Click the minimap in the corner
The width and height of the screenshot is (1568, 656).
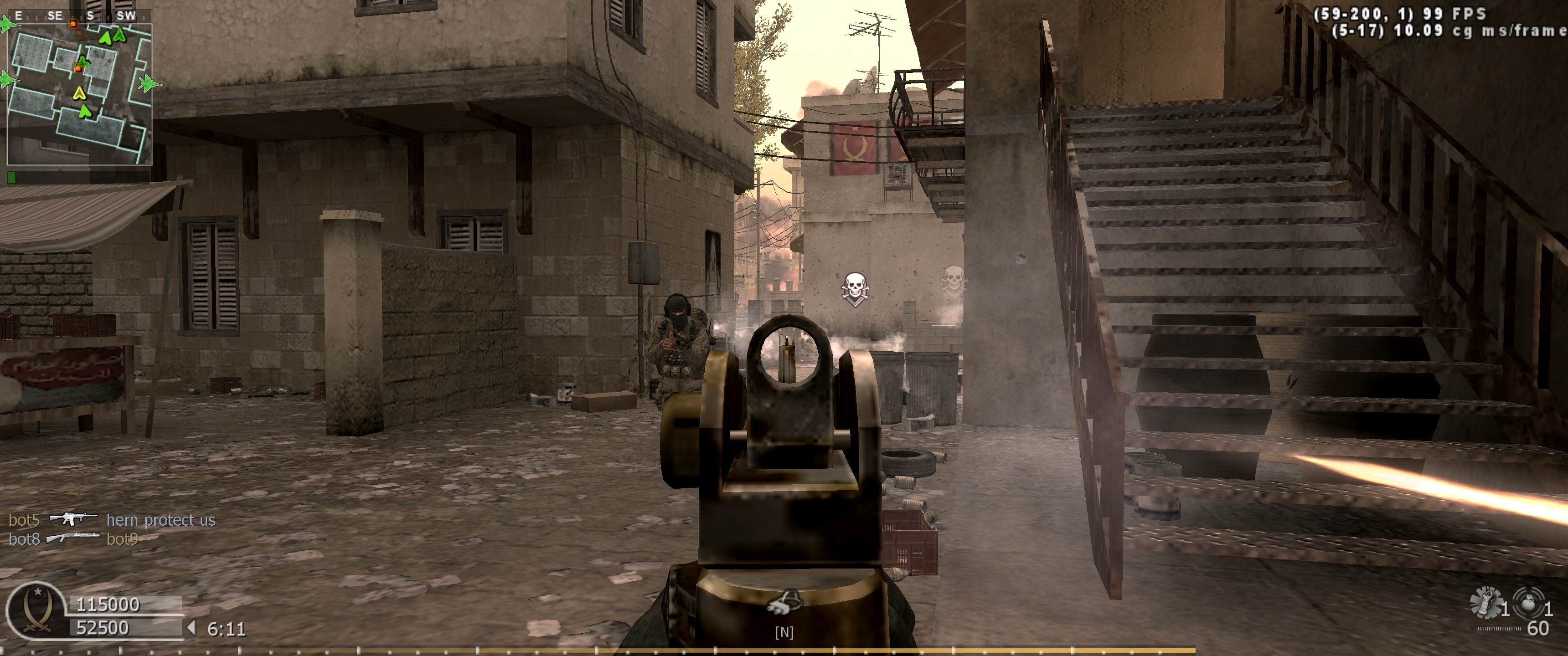[79, 94]
